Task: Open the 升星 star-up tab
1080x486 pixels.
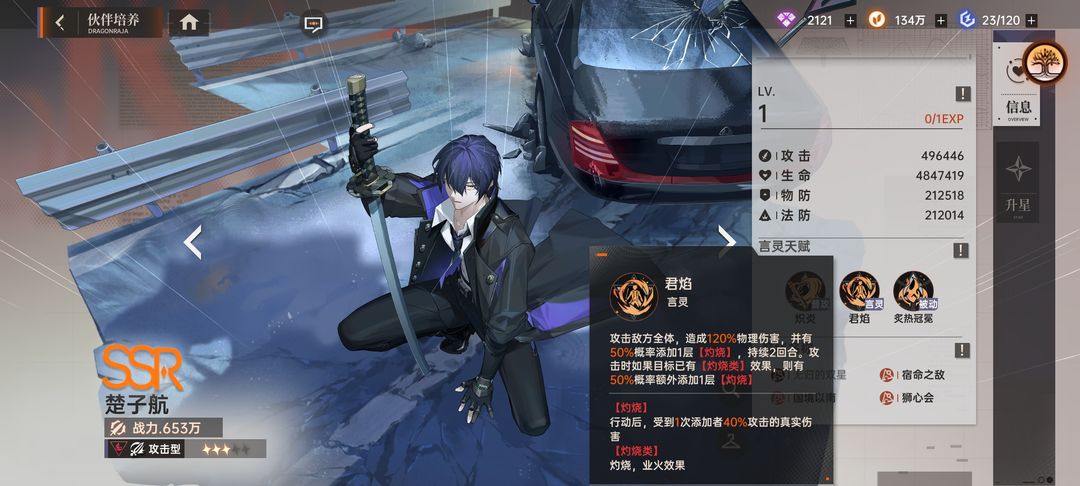Action: [1018, 180]
